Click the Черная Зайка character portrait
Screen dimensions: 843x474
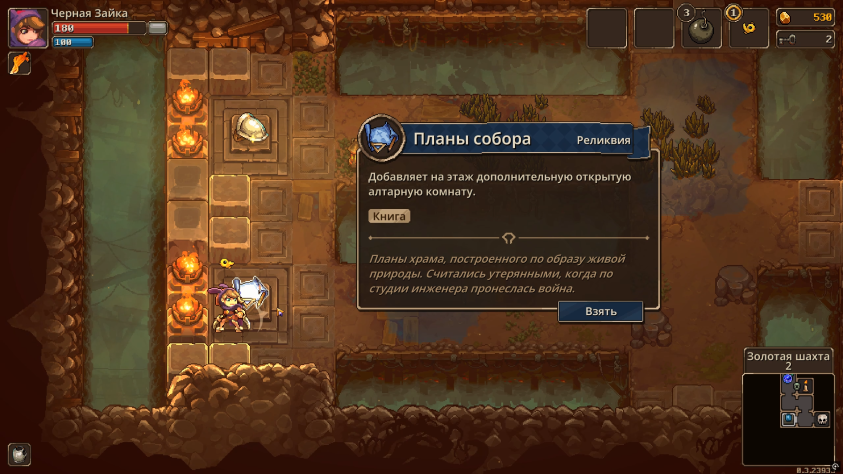click(26, 28)
